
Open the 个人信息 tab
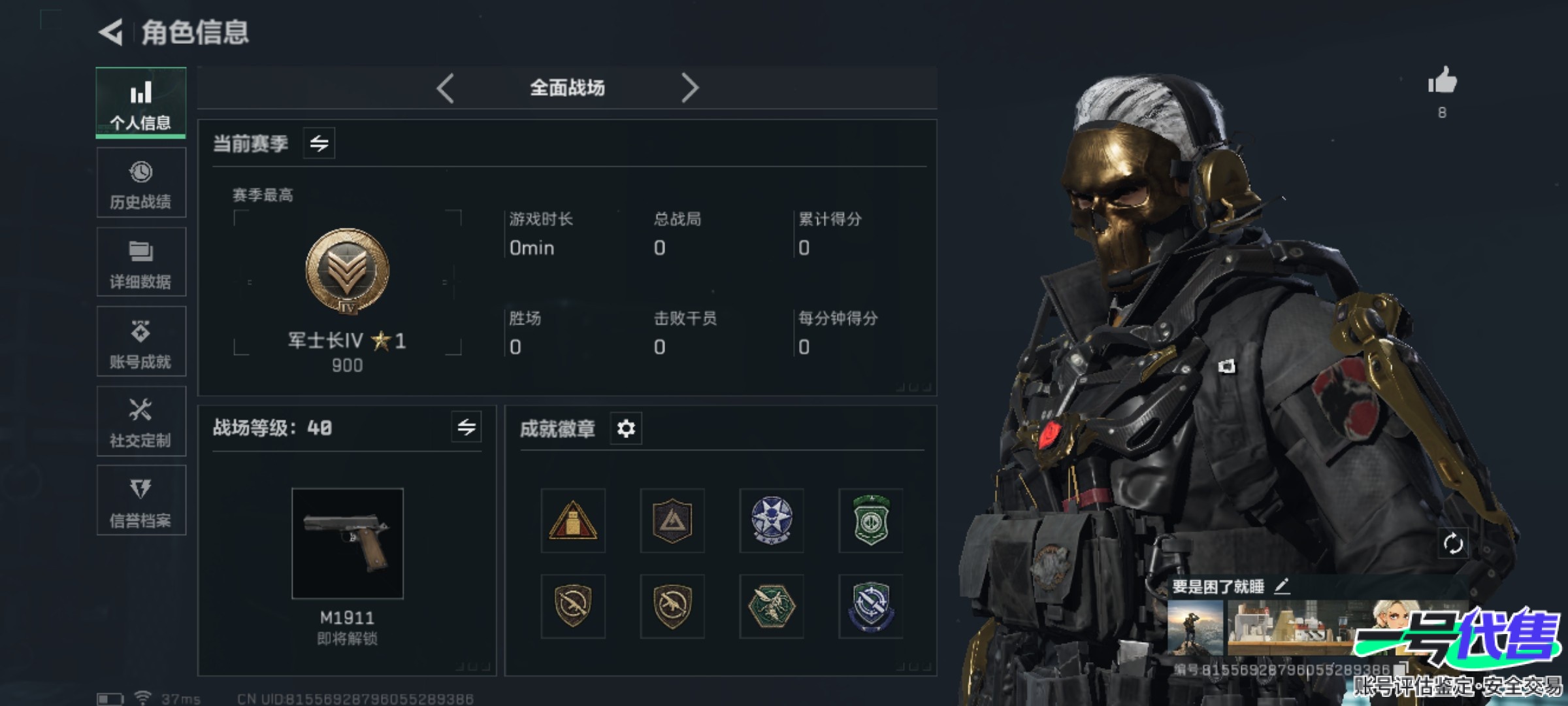point(141,103)
